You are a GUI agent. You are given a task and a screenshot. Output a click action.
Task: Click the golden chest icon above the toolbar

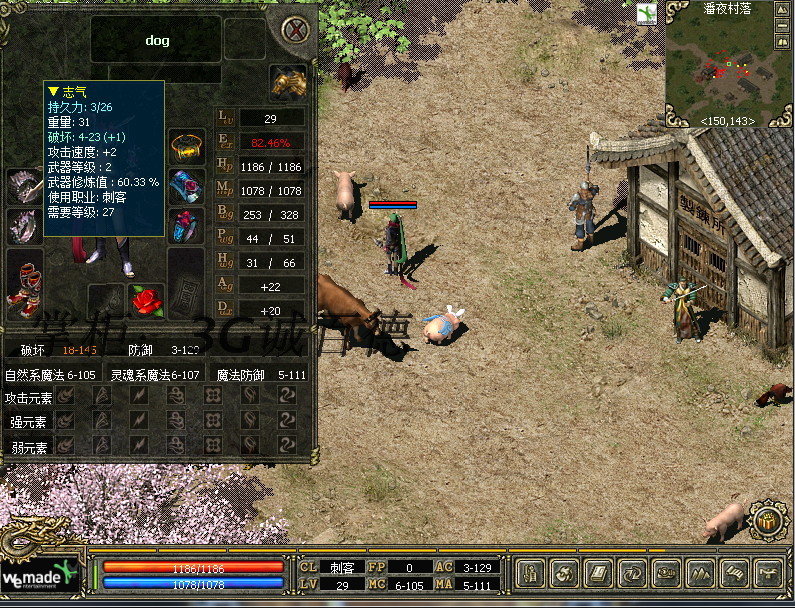coord(766,522)
